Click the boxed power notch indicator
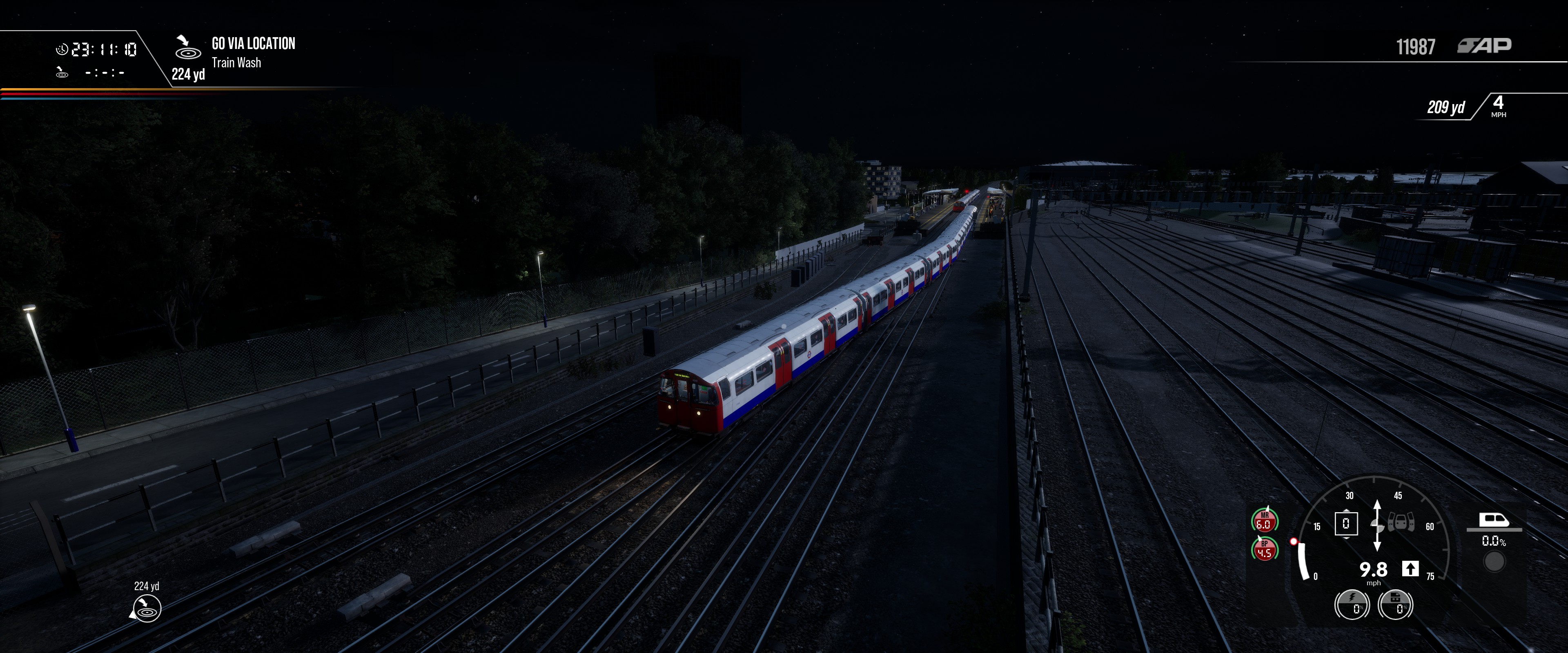 point(1346,523)
